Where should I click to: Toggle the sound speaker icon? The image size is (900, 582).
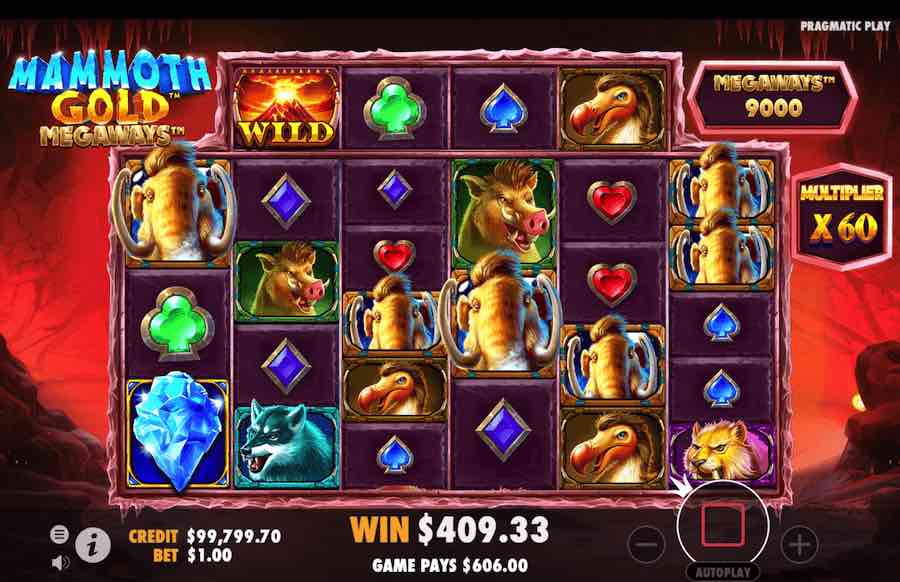[59, 562]
